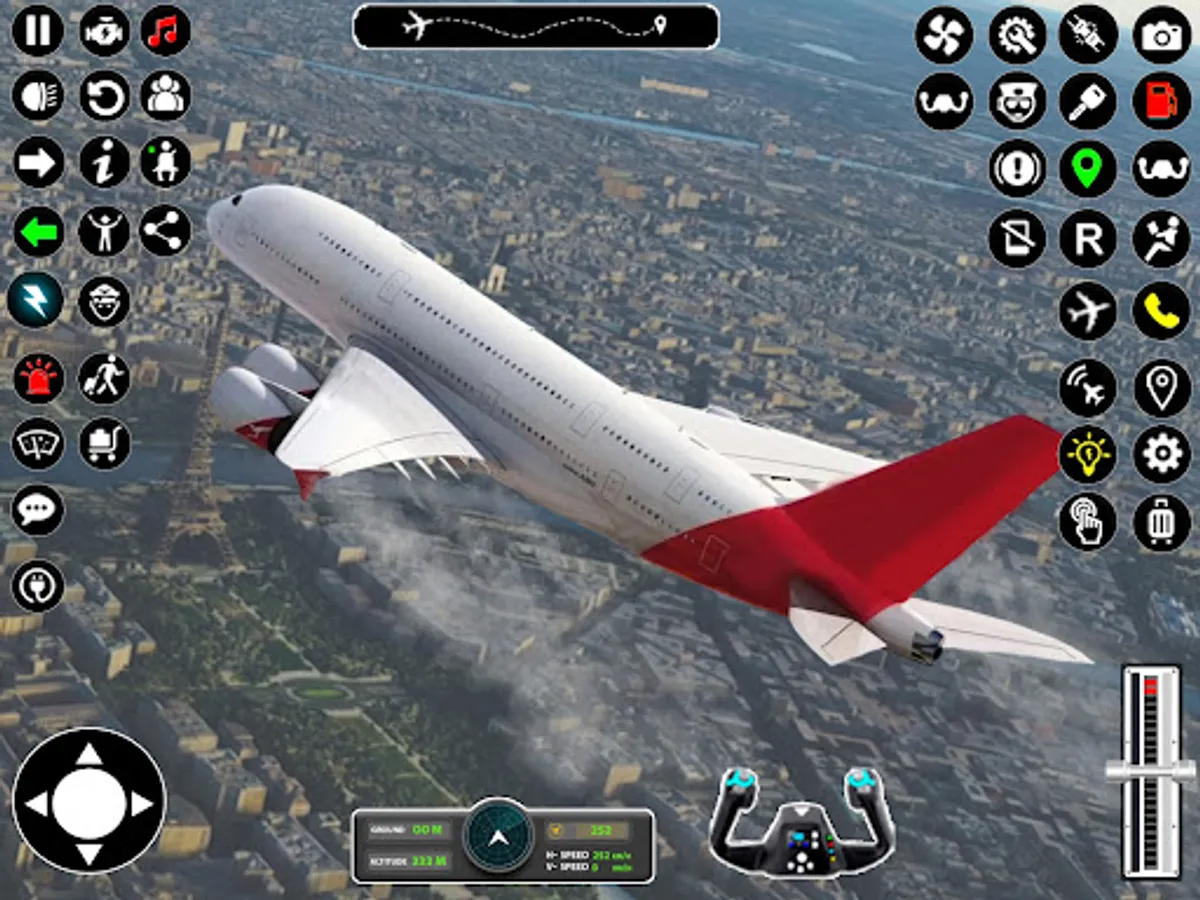Tap the headlight icon
Screen dimensions: 1200x900
click(x=38, y=96)
